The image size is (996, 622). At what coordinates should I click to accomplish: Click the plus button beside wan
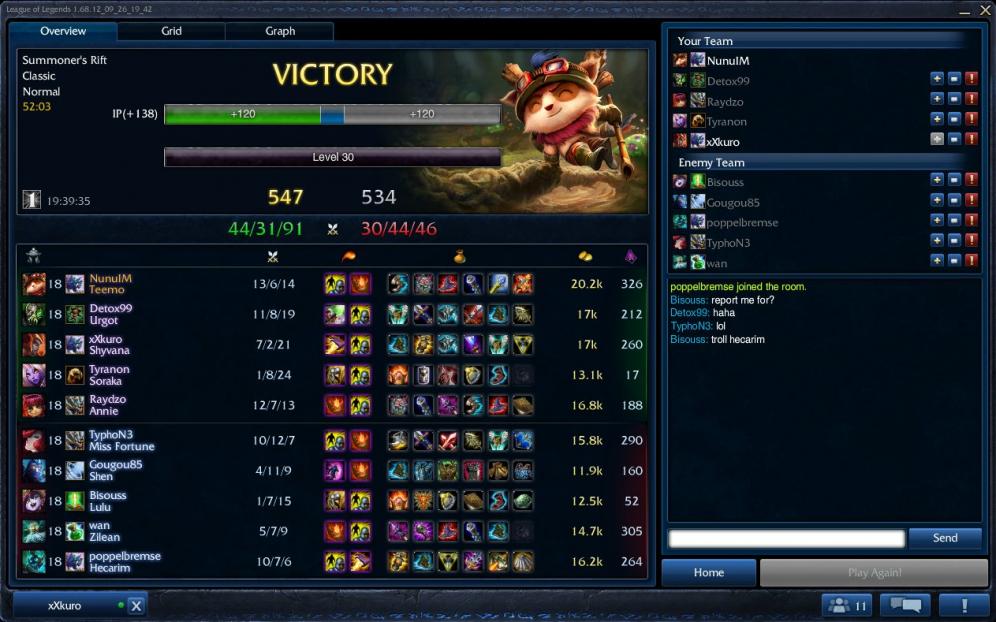pos(937,260)
